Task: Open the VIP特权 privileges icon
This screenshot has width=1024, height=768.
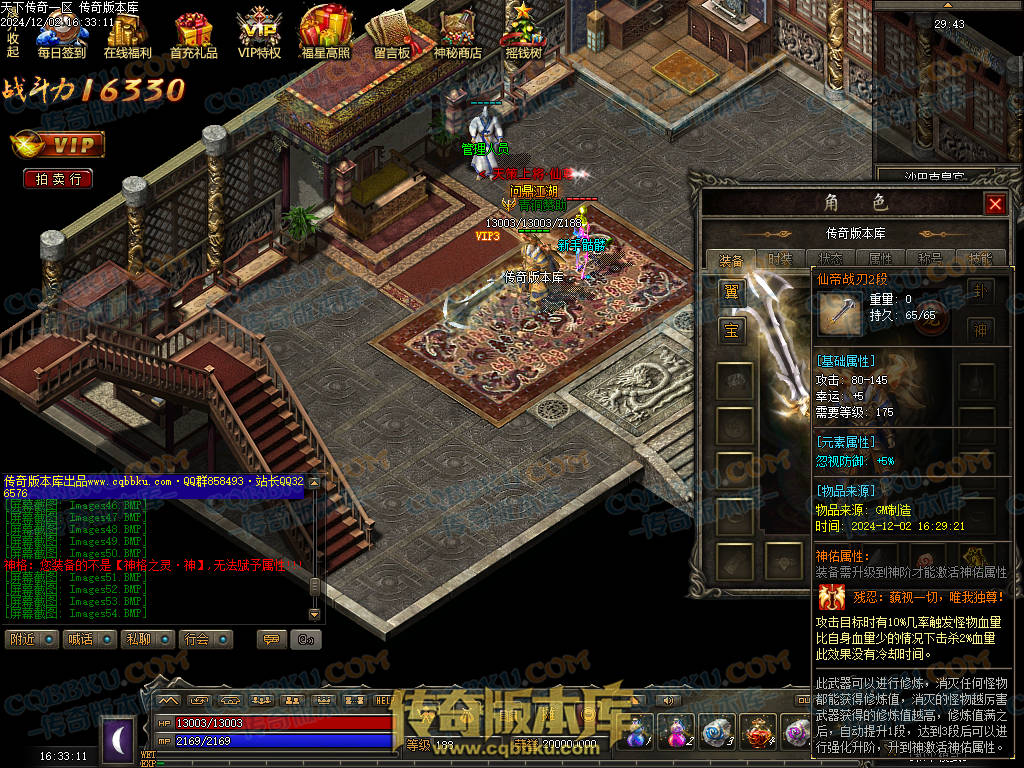Action: pos(259,35)
